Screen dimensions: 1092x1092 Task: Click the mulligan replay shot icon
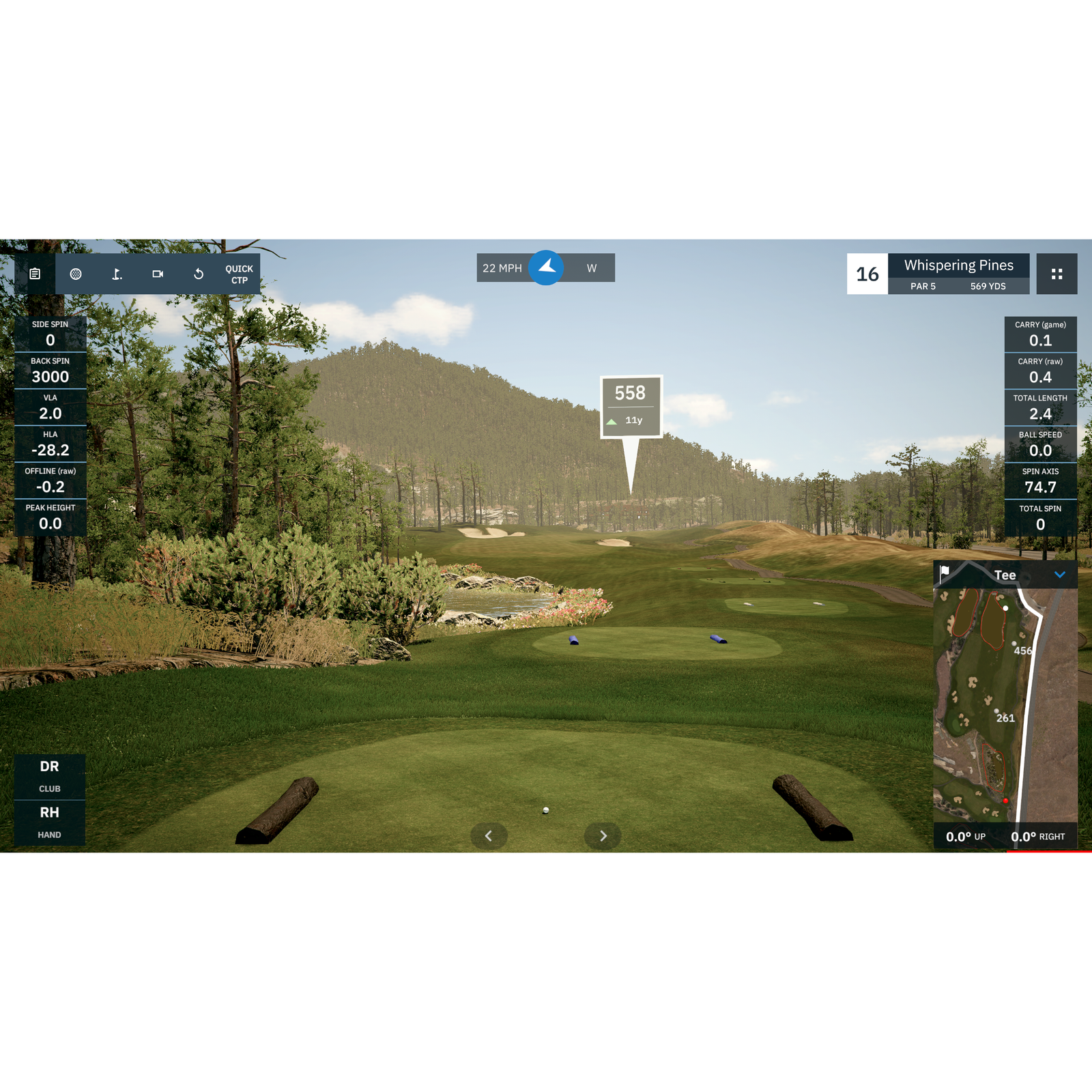pyautogui.click(x=198, y=273)
